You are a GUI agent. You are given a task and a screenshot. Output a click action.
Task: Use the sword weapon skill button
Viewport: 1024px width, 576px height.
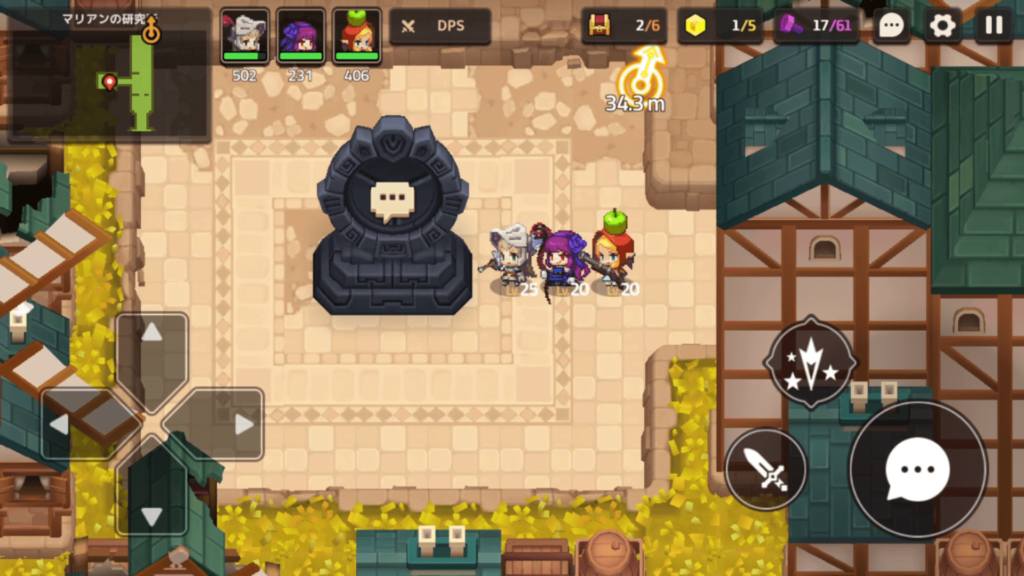(x=766, y=469)
